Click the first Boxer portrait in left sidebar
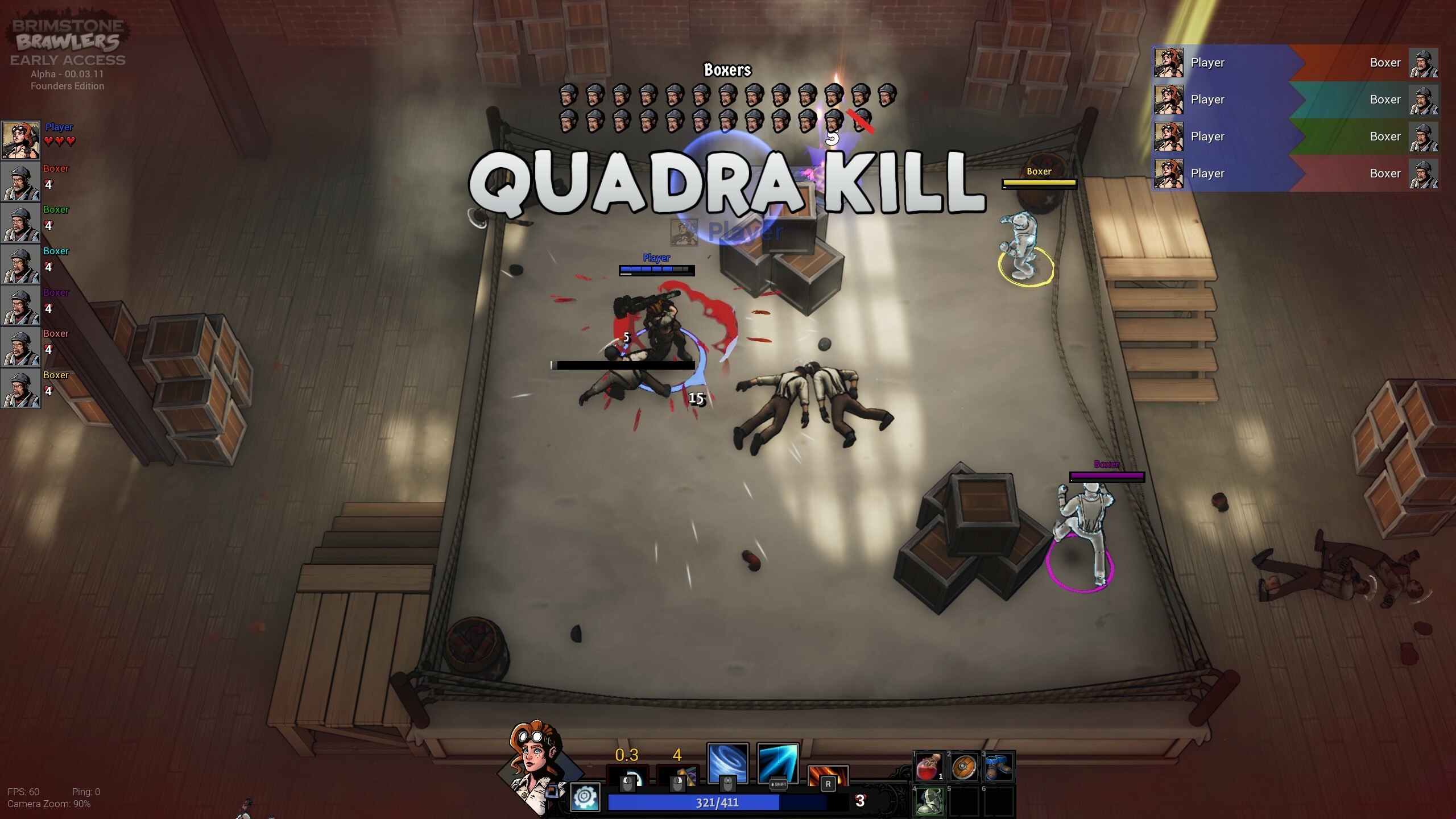Screen dimensions: 1456x819 tap(21, 182)
